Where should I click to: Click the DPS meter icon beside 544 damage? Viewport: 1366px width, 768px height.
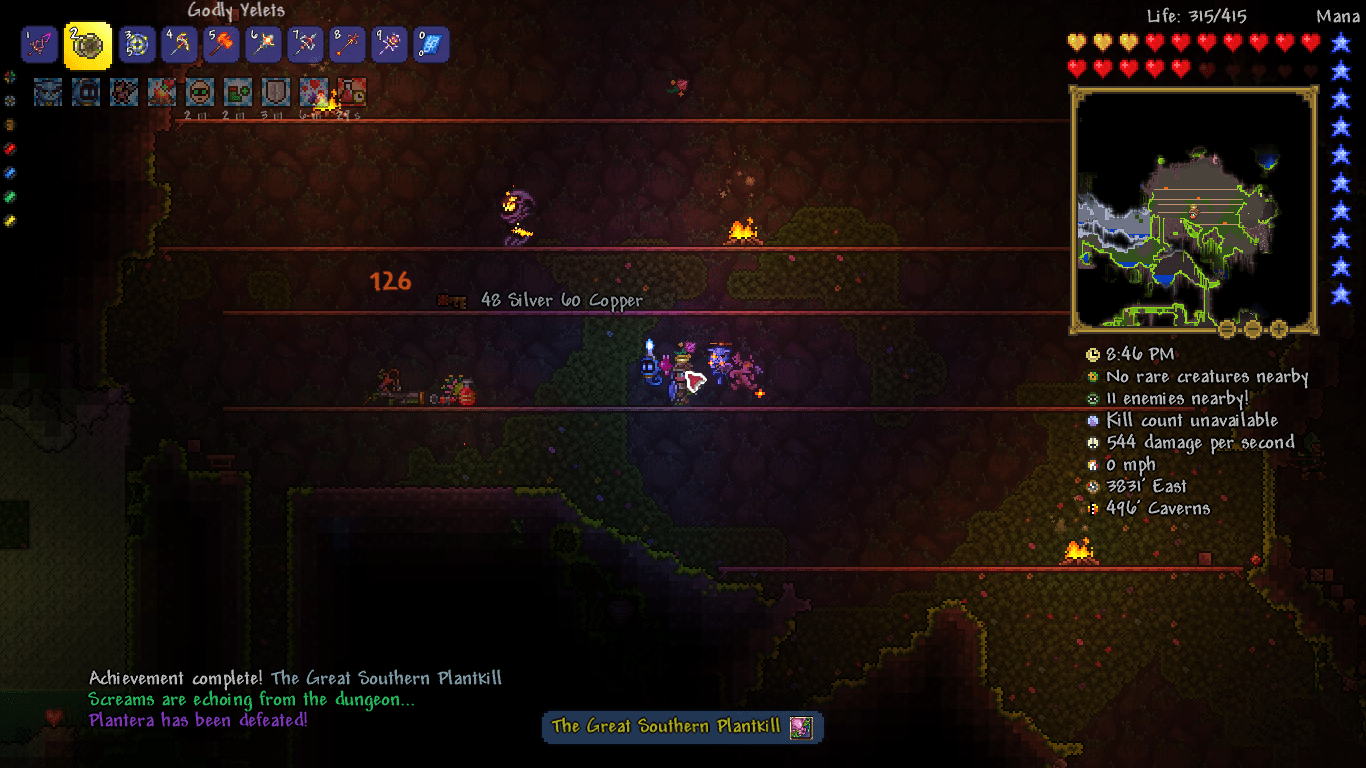(x=1092, y=443)
